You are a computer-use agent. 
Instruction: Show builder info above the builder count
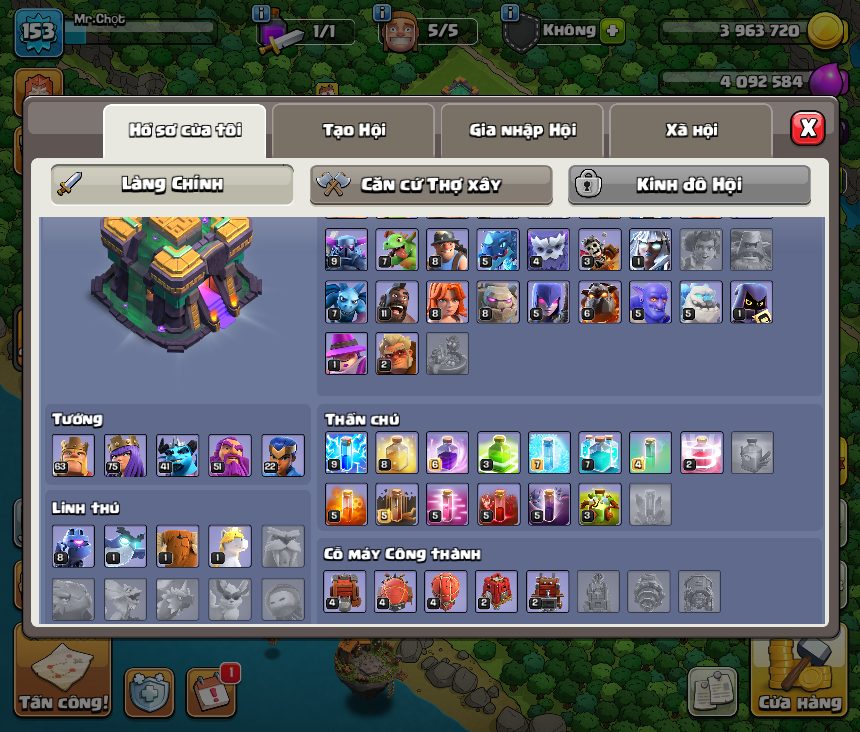pyautogui.click(x=381, y=13)
